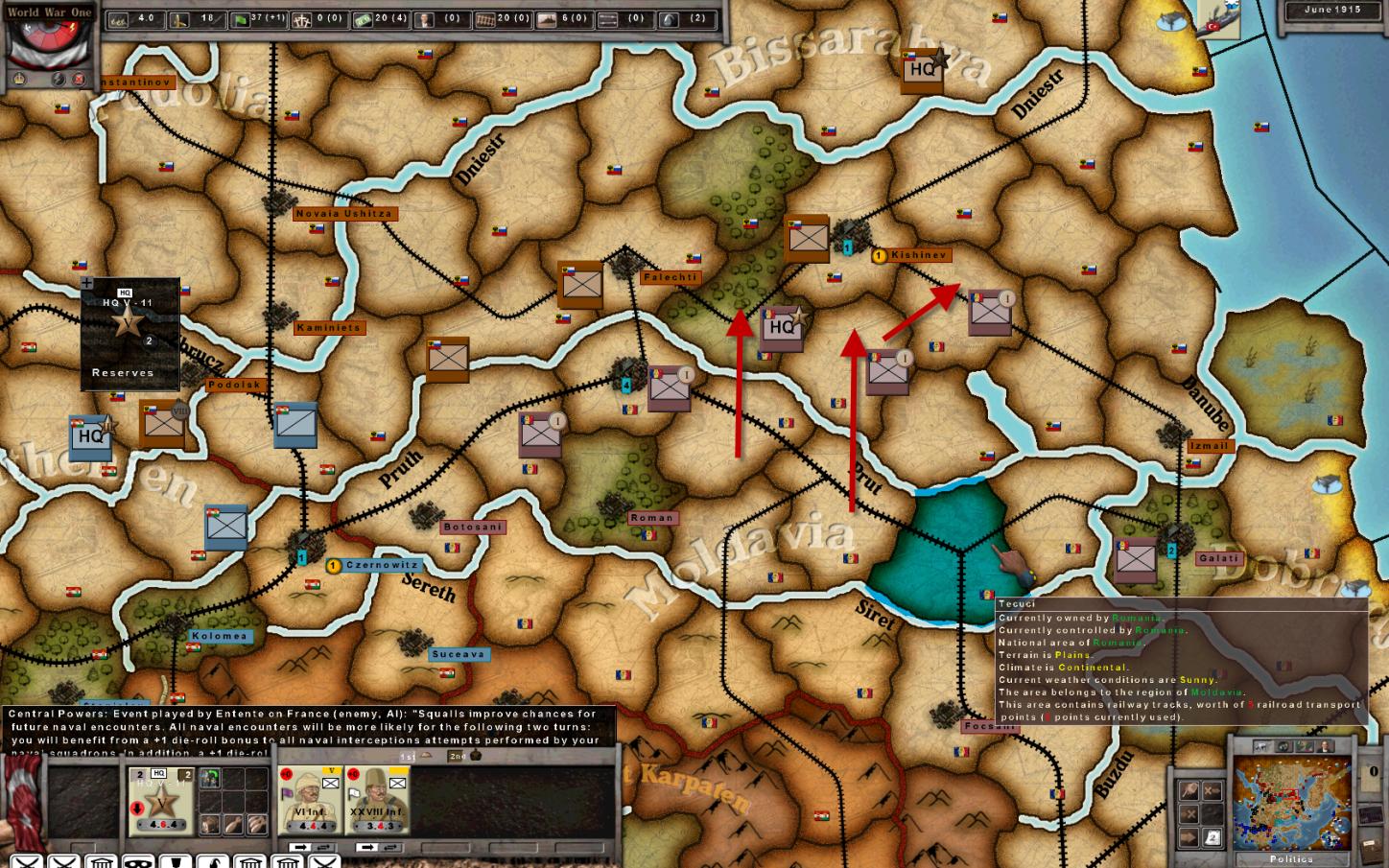Click the first ability icon beside HQ card
Image resolution: width=1389 pixels, height=868 pixels.
coord(210,779)
